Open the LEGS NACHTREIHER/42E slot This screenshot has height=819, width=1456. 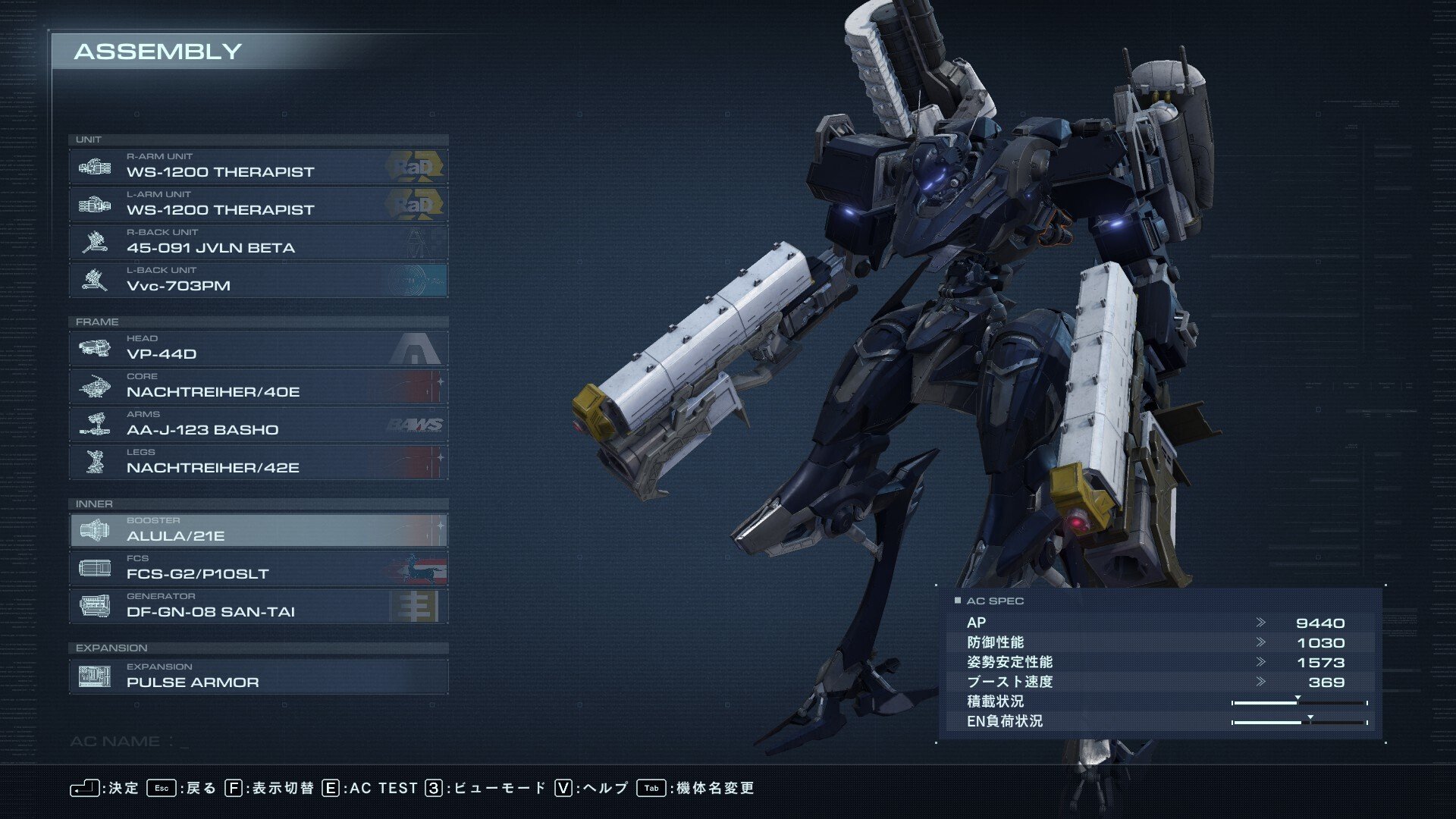[258, 462]
